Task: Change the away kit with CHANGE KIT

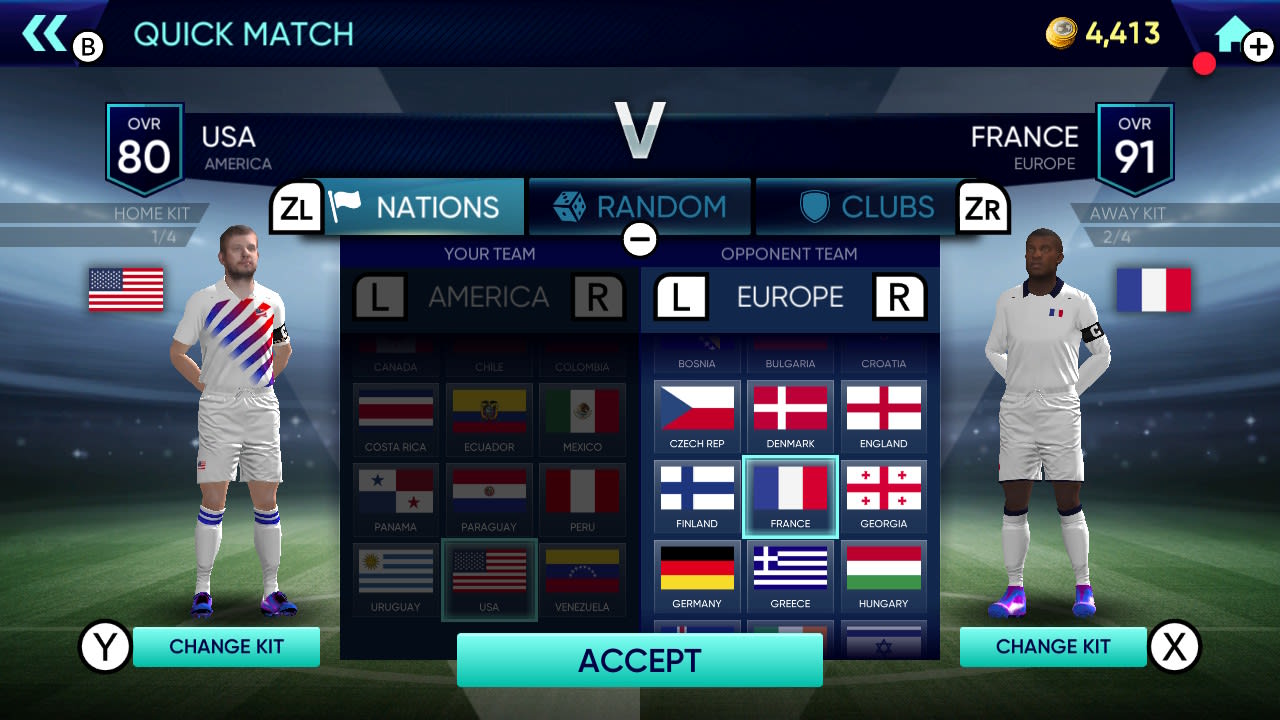Action: coord(1053,646)
